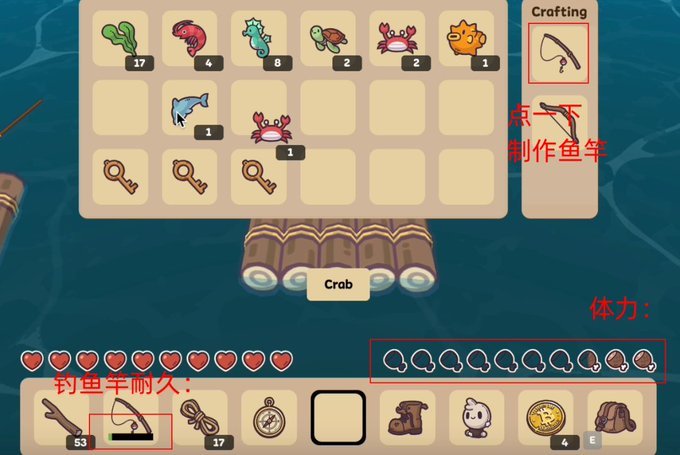Click the orange pufferfish slot
This screenshot has width=680, height=455.
[x=465, y=40]
